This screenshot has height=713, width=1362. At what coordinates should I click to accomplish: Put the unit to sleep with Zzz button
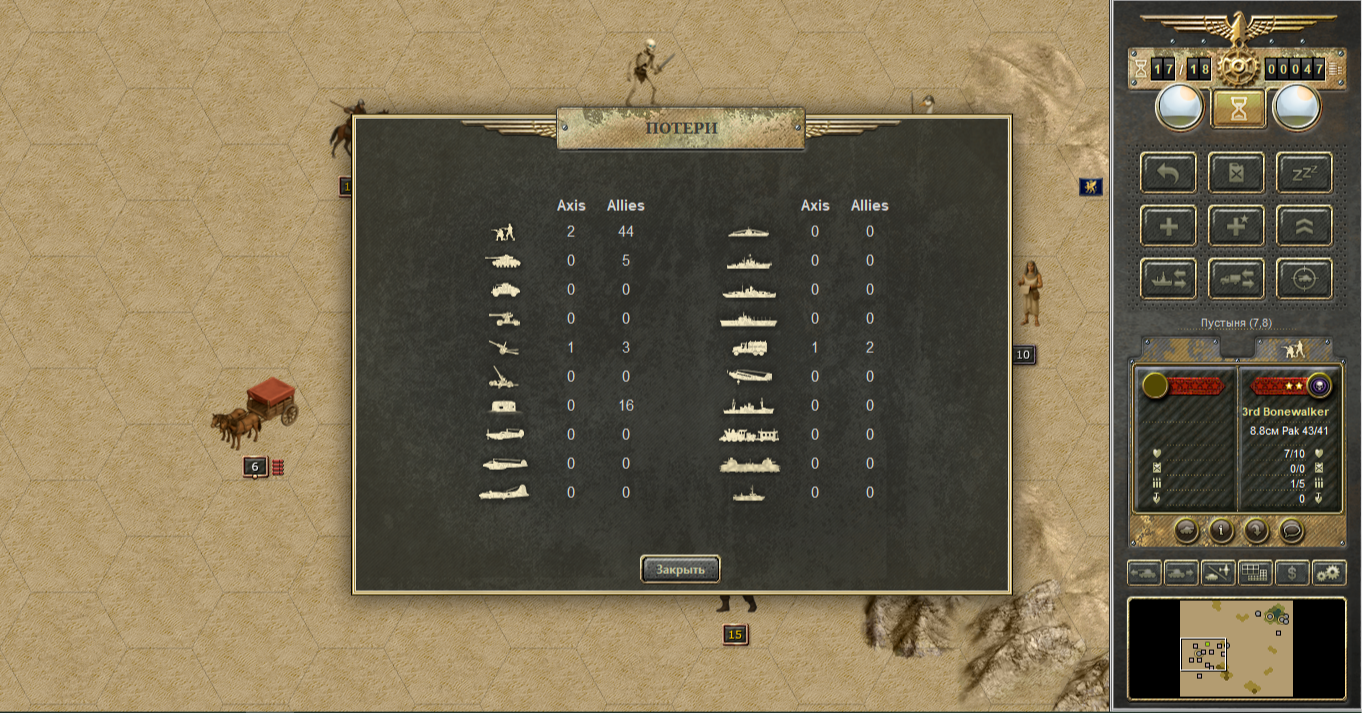click(1304, 173)
